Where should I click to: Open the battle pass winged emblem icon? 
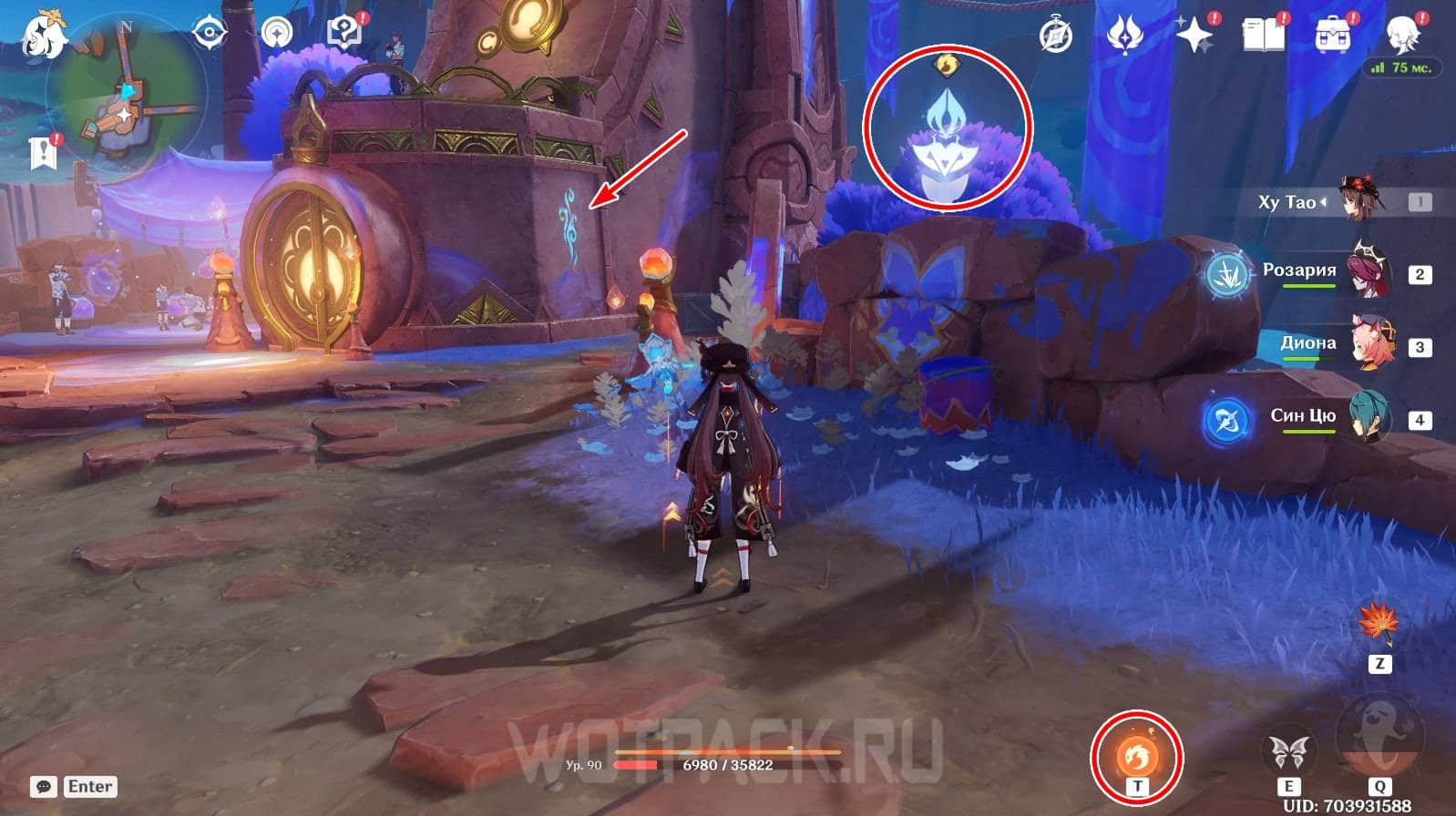tap(1124, 36)
